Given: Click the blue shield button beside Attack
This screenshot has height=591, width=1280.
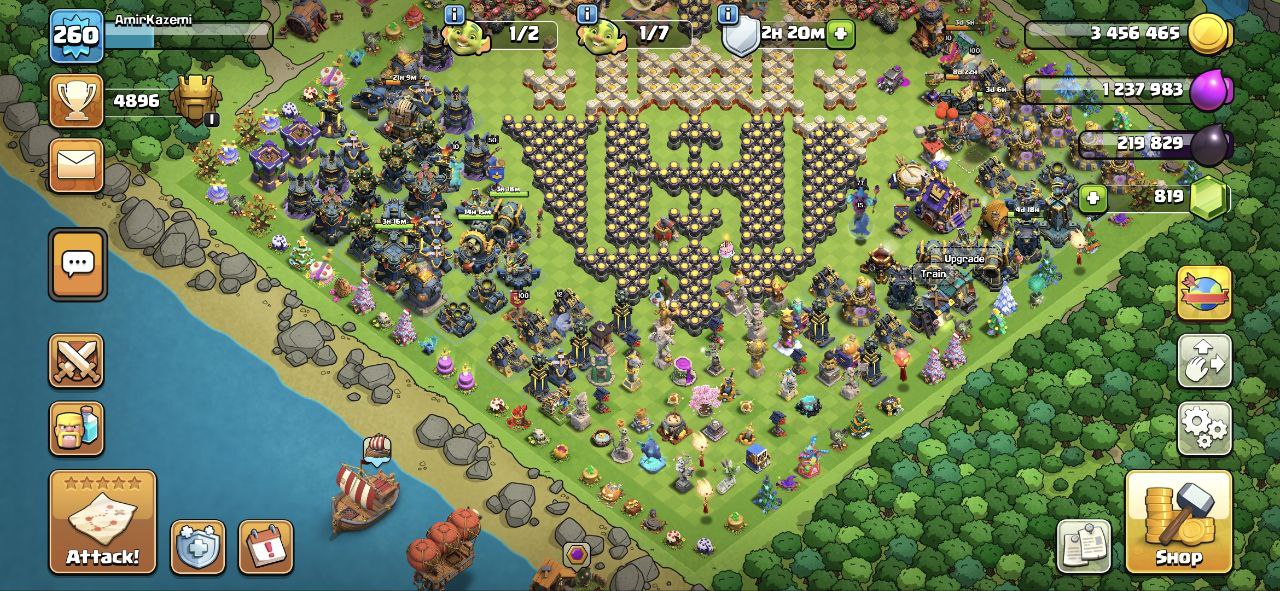Looking at the screenshot, I should 198,547.
